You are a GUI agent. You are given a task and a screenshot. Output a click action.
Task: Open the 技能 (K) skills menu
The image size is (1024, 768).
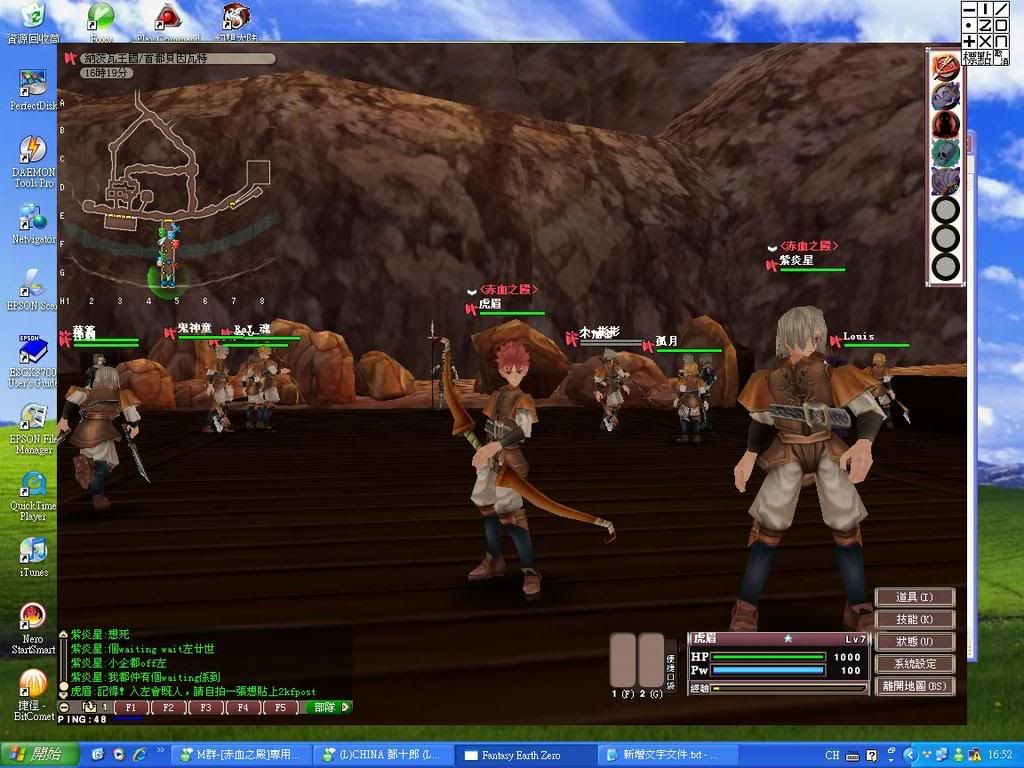pyautogui.click(x=914, y=620)
